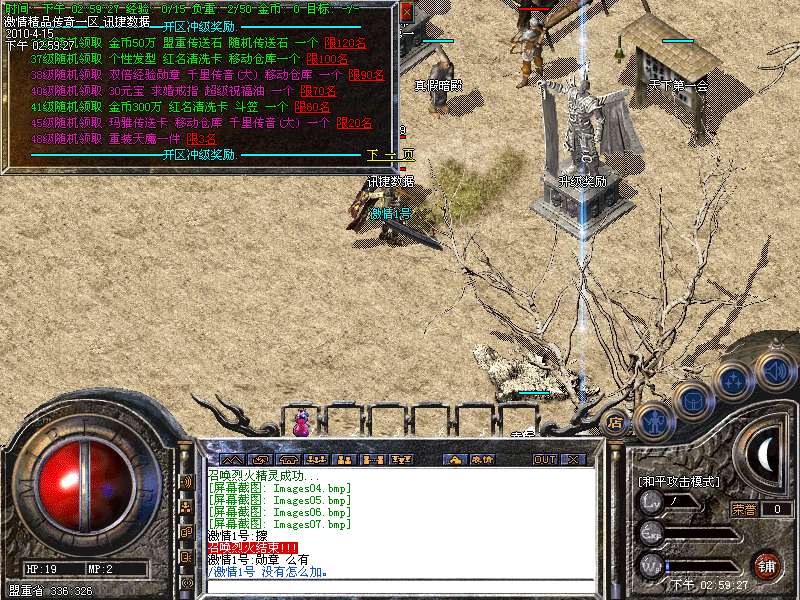Claim the 限70名 reward link

[318, 91]
